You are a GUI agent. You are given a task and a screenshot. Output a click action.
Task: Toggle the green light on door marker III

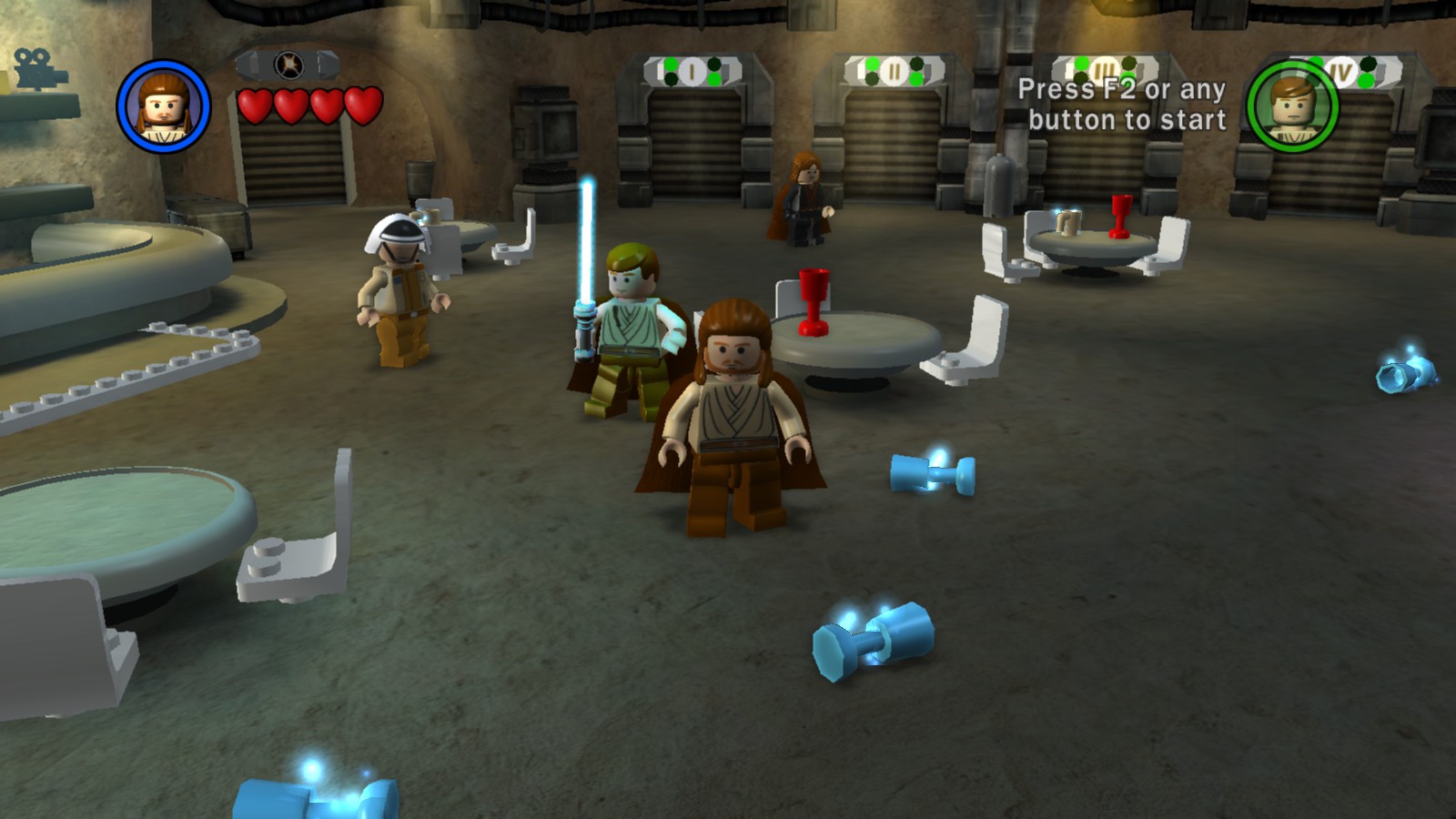pos(1081,63)
